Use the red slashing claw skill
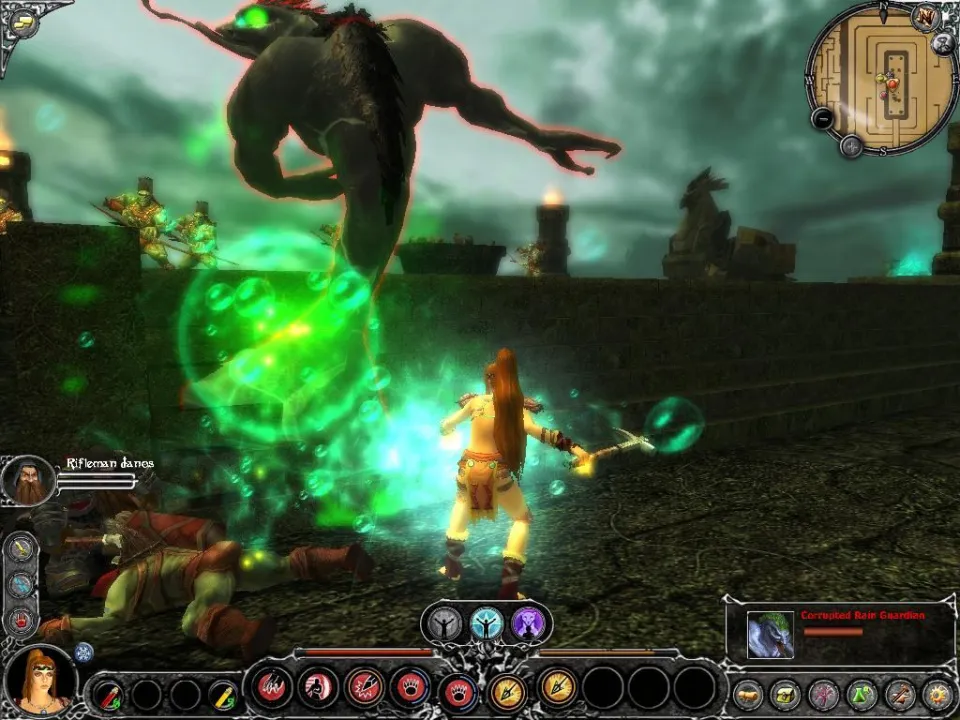 (x=271, y=688)
